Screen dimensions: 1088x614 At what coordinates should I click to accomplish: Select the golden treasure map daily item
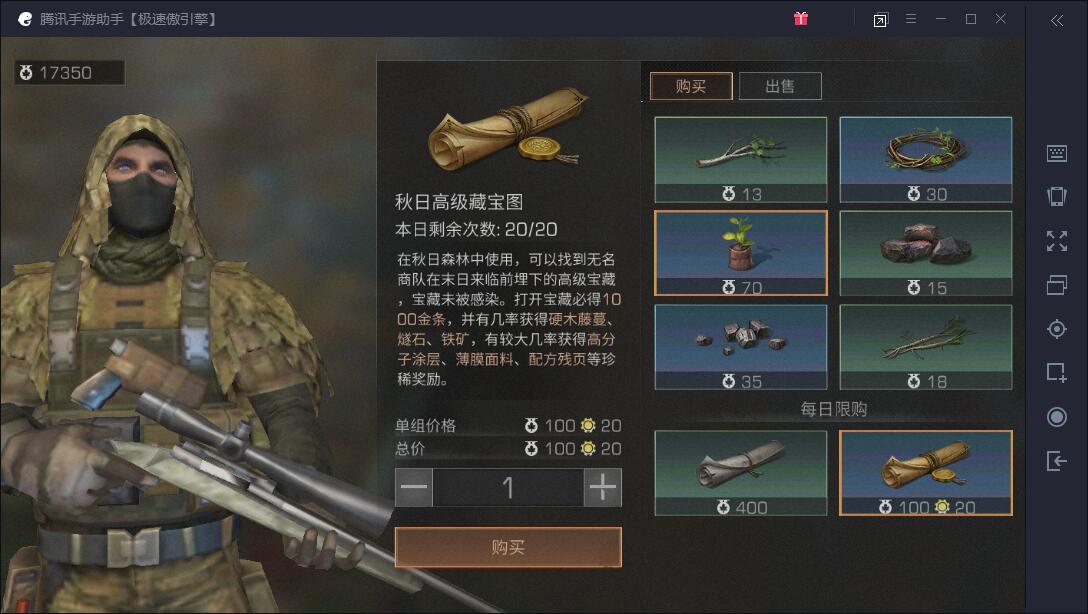click(925, 473)
